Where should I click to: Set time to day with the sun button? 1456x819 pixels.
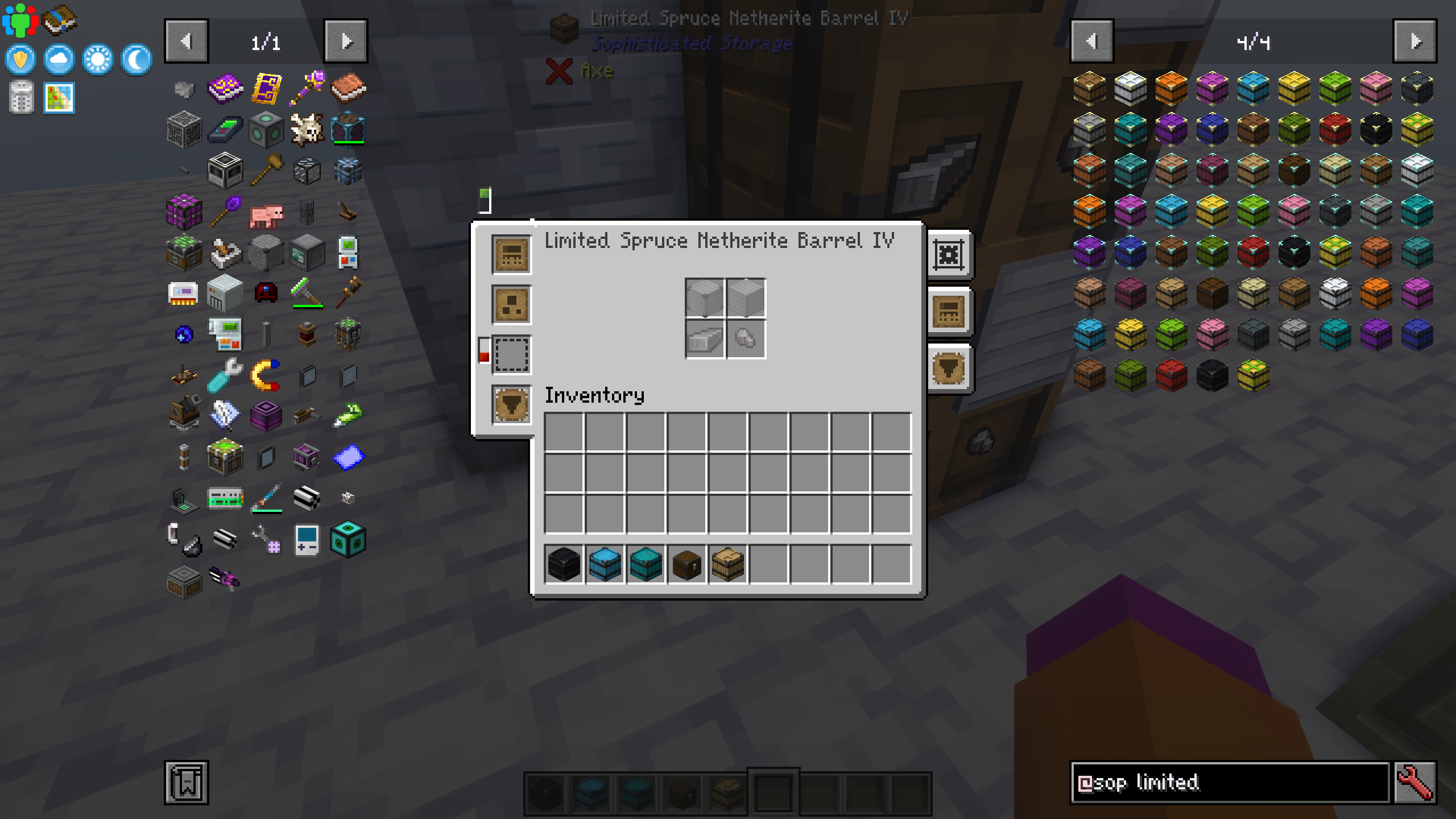[x=97, y=60]
